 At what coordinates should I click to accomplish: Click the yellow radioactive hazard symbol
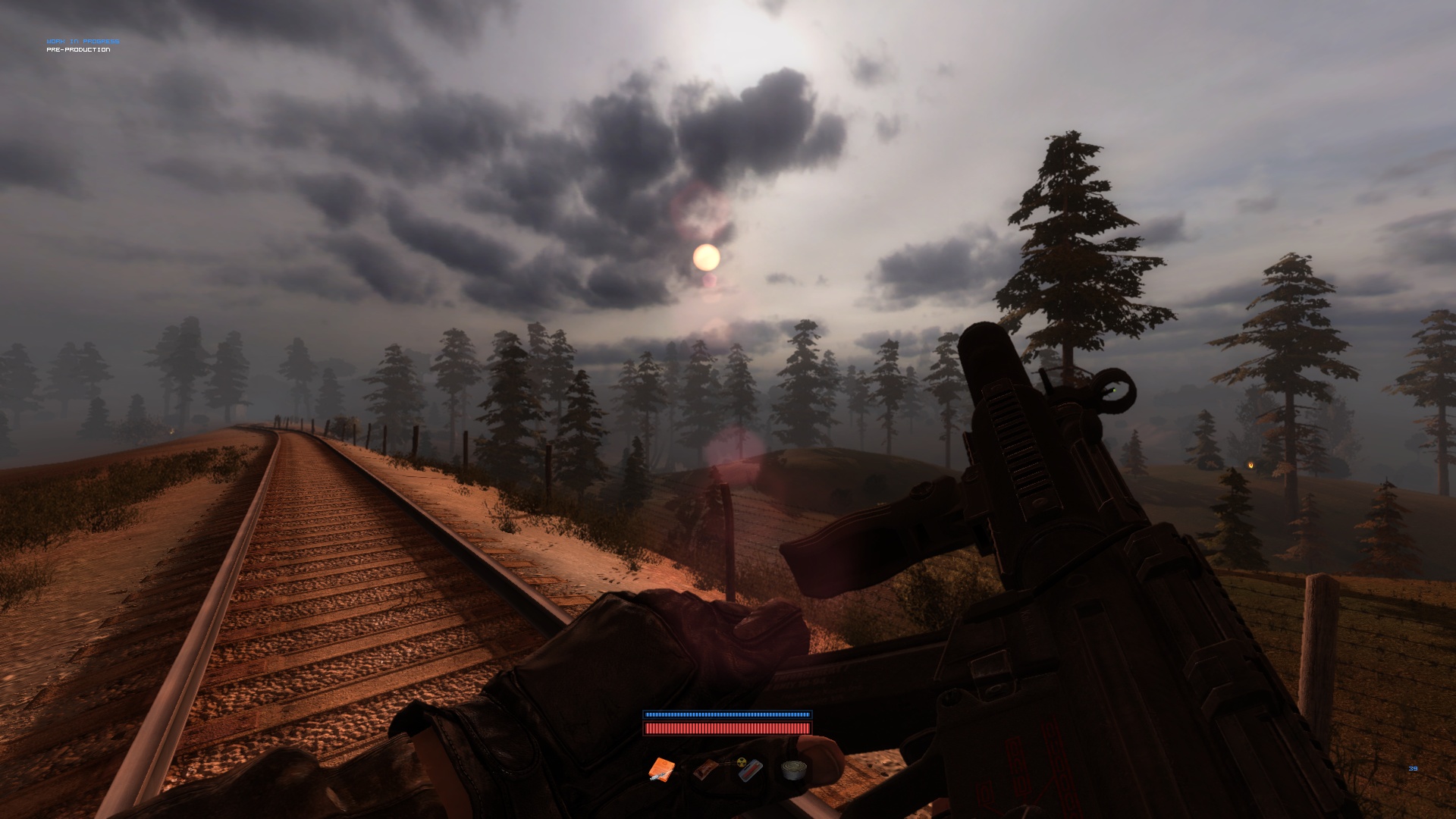pyautogui.click(x=742, y=763)
